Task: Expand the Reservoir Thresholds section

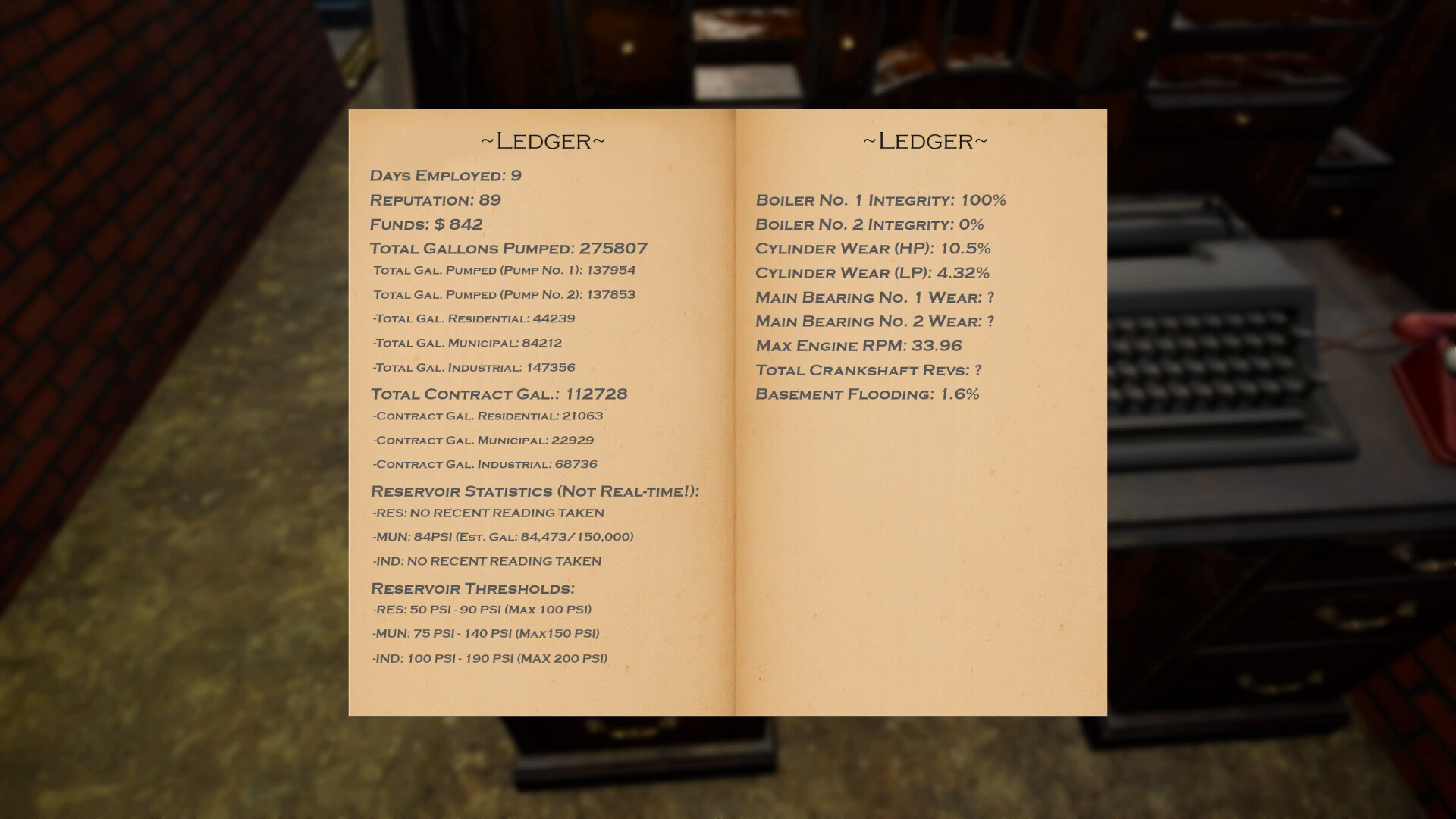Action: tap(473, 588)
